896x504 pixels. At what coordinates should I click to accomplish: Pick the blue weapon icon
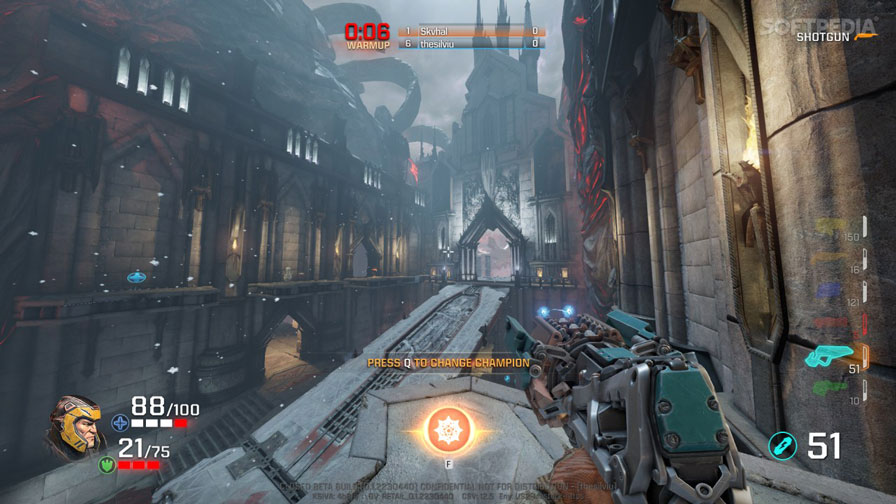pos(829,291)
